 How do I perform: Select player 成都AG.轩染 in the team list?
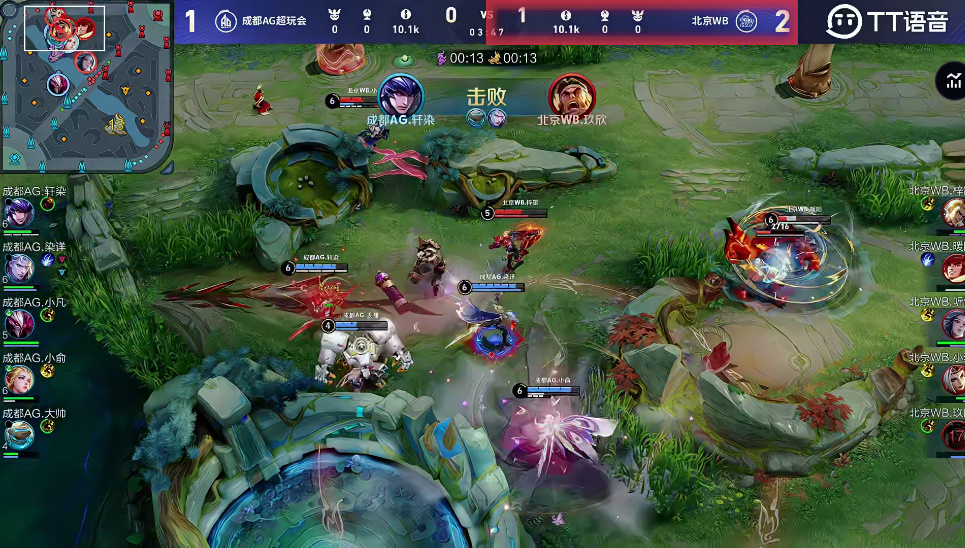pos(19,210)
